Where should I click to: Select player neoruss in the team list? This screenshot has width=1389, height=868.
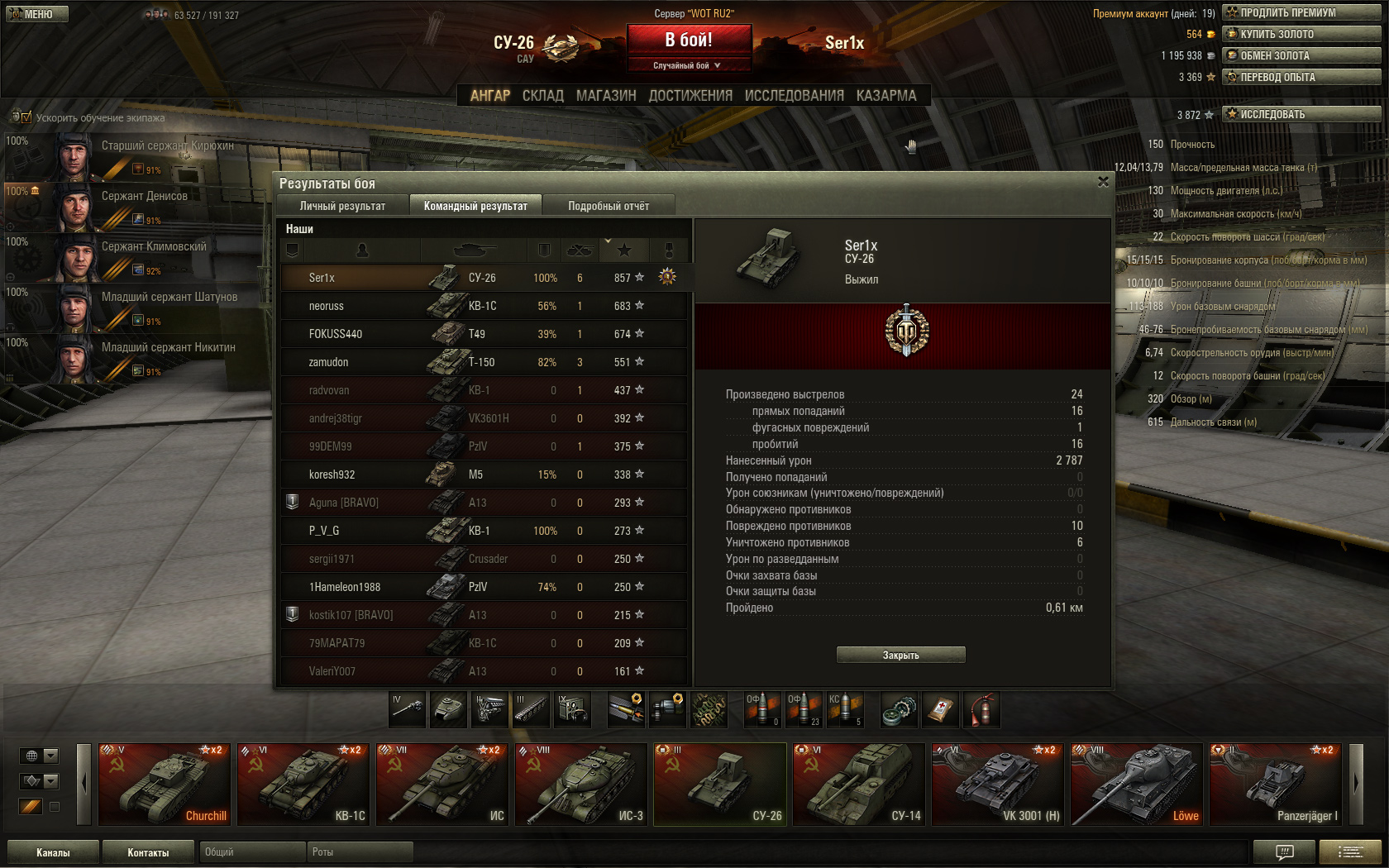[x=327, y=306]
